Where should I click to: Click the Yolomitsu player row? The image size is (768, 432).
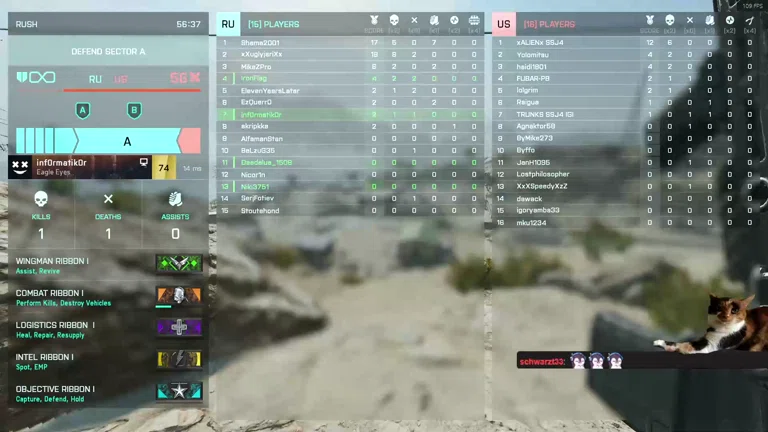(533, 55)
